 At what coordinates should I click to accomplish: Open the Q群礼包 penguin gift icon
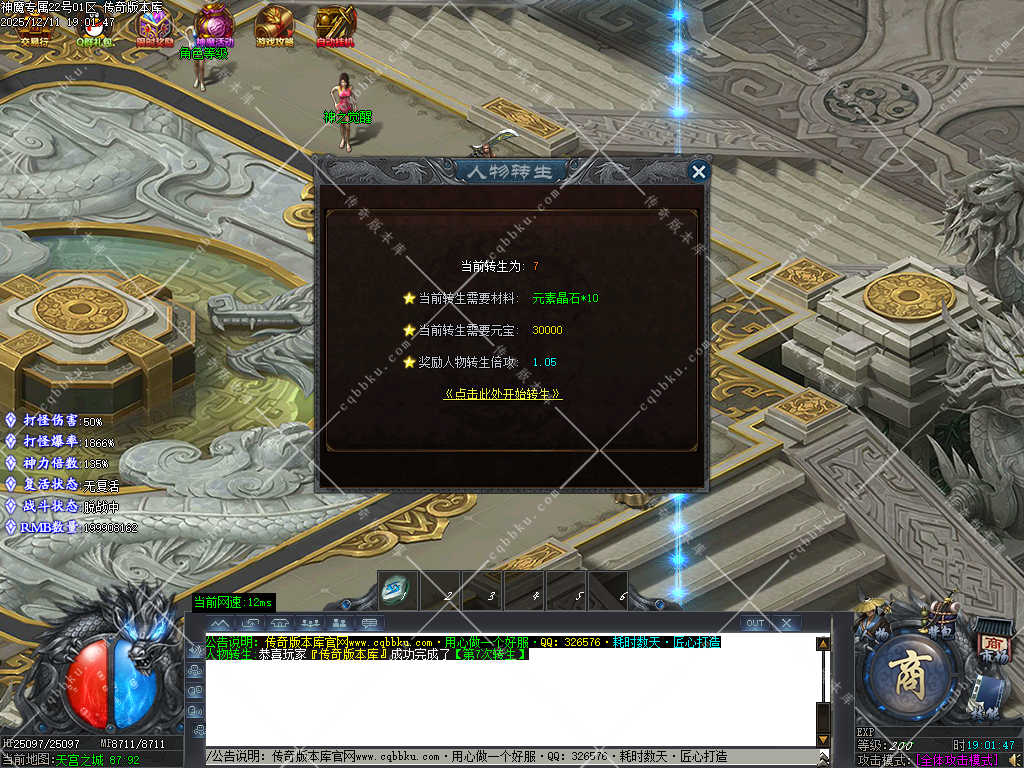click(95, 26)
